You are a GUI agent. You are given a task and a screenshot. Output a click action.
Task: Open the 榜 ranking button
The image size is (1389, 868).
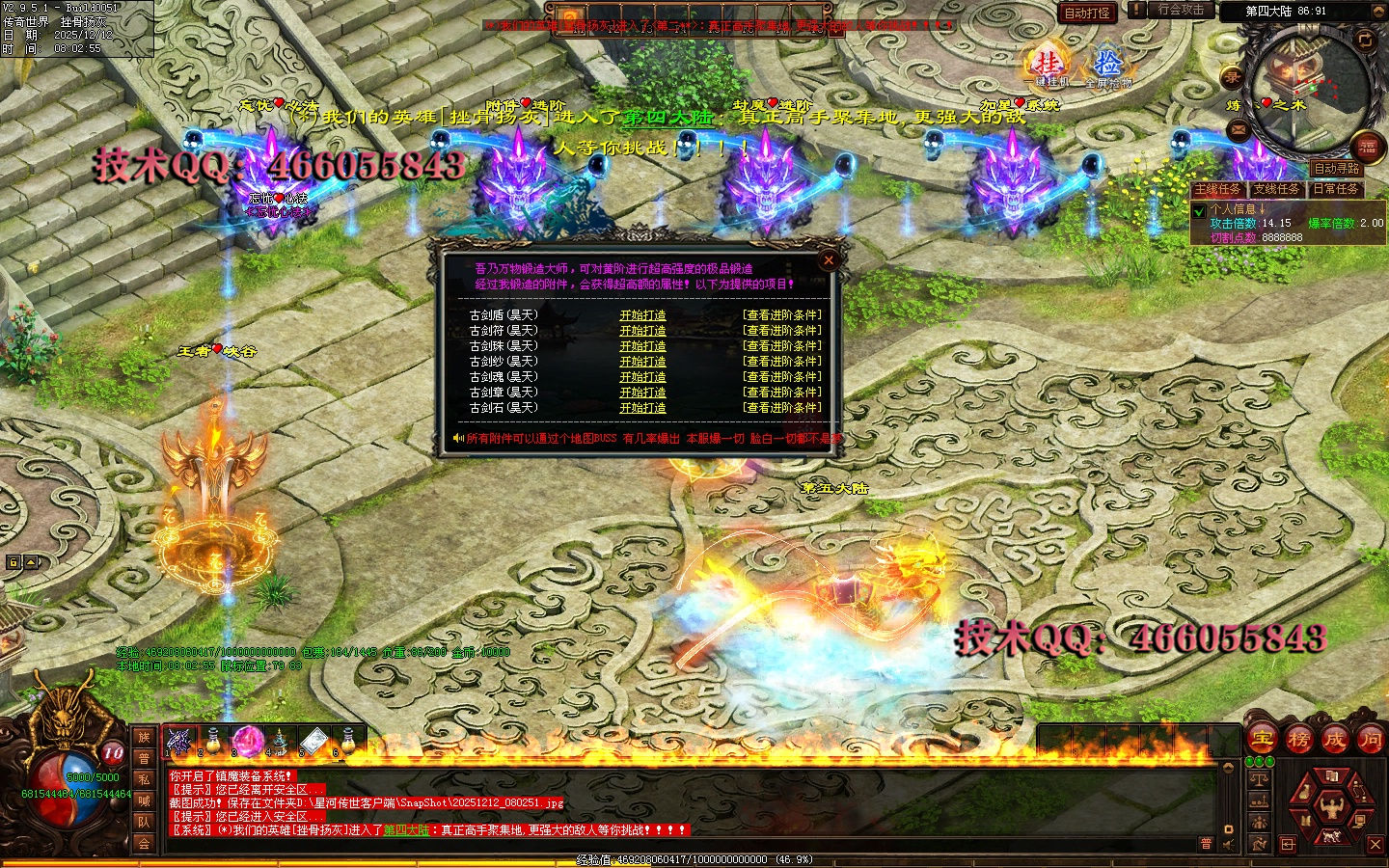(x=1298, y=740)
